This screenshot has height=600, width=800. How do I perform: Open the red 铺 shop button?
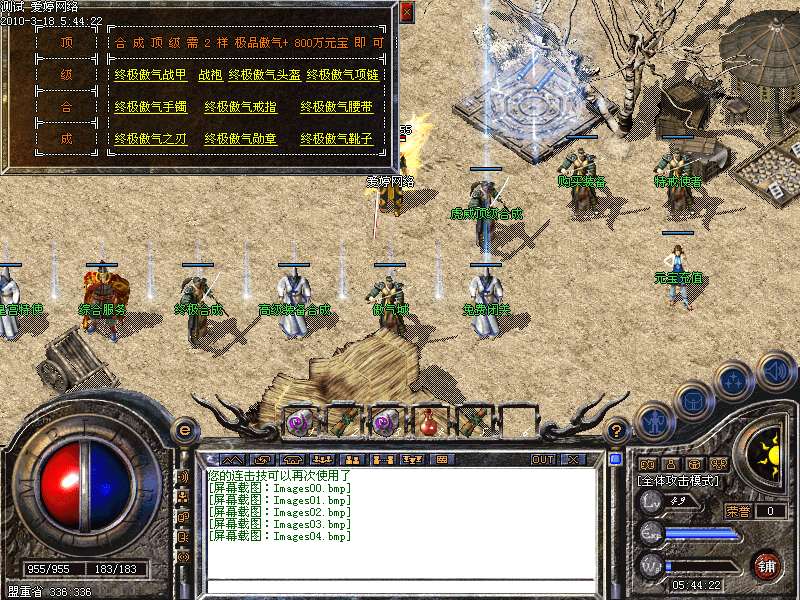pos(767,565)
